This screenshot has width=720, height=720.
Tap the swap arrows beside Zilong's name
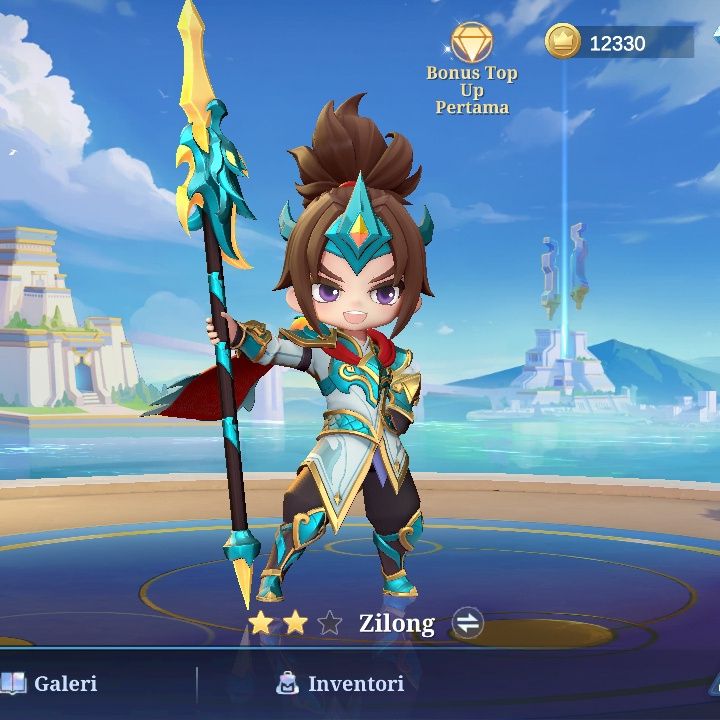(467, 623)
